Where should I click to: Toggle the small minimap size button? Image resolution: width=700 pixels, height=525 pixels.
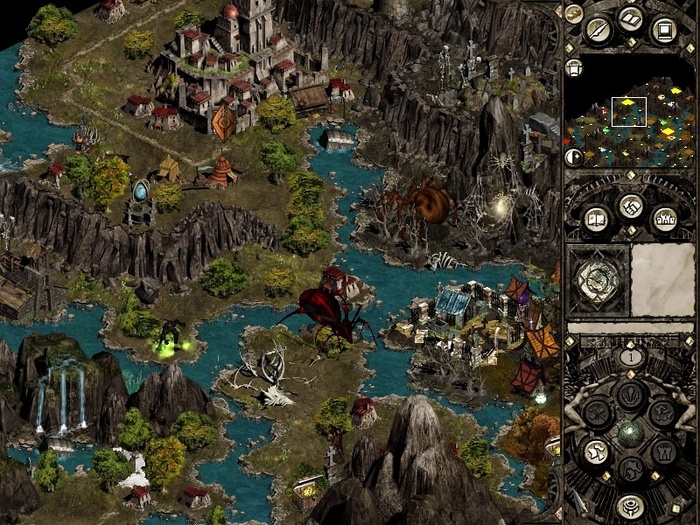coord(574,68)
